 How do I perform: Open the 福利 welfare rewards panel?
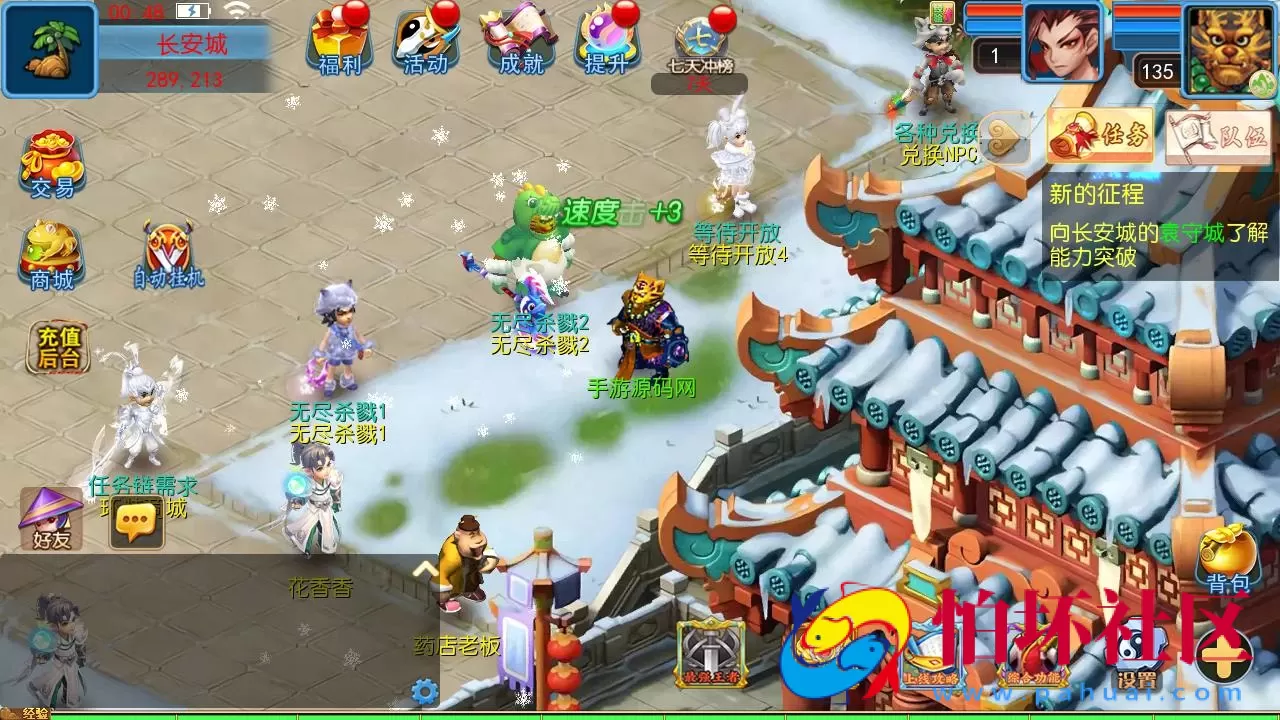click(x=339, y=45)
